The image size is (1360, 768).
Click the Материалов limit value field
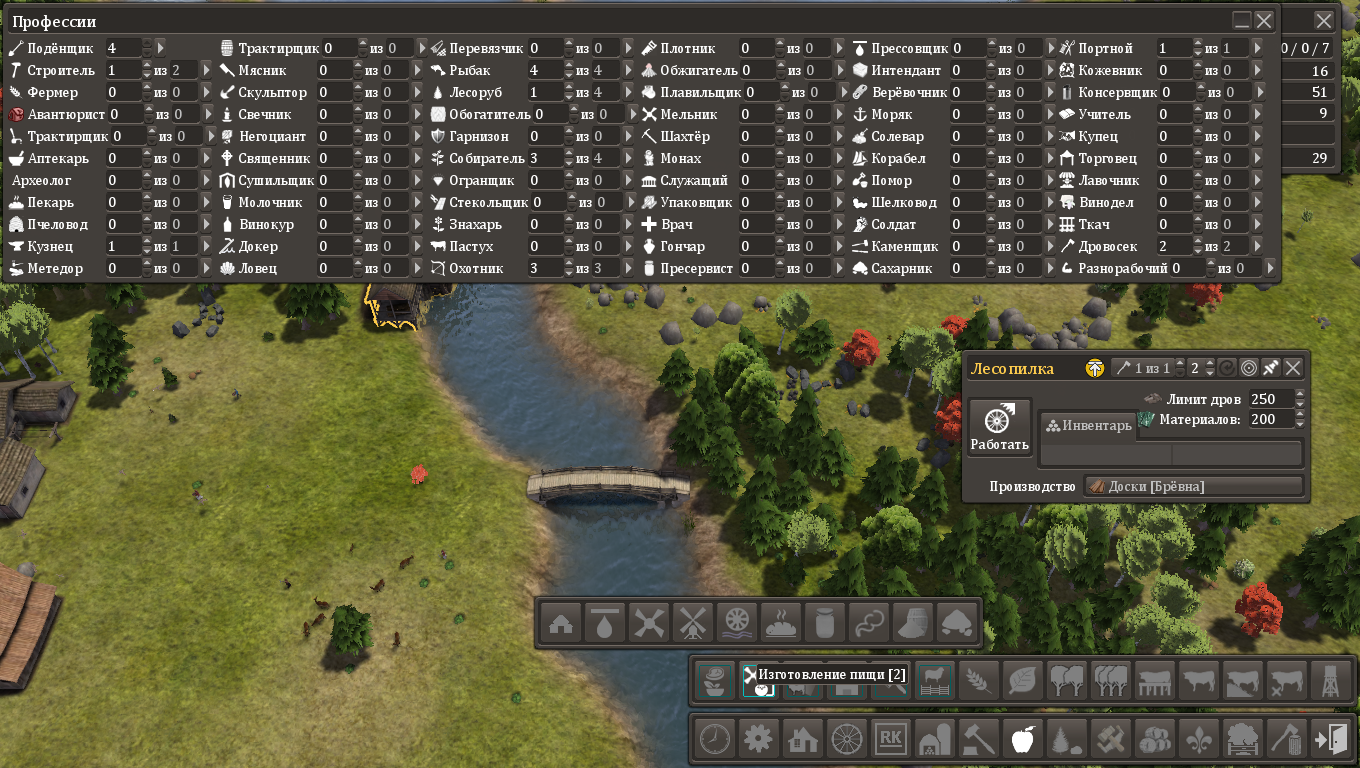[1270, 420]
